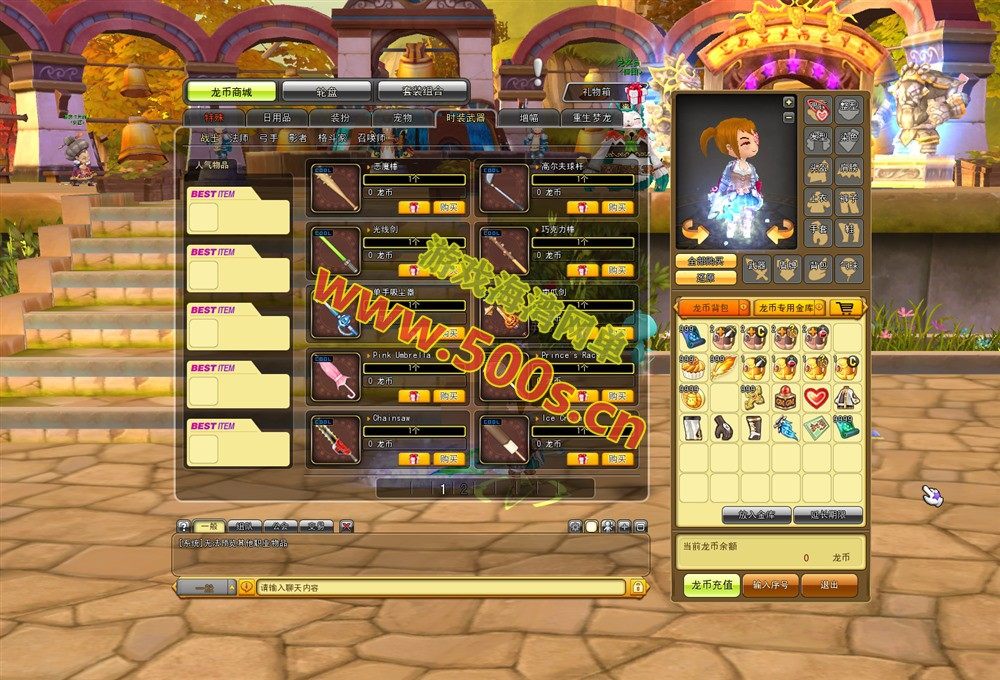This screenshot has width=1000, height=680.
Task: Focus the chat message input field
Action: [440, 588]
